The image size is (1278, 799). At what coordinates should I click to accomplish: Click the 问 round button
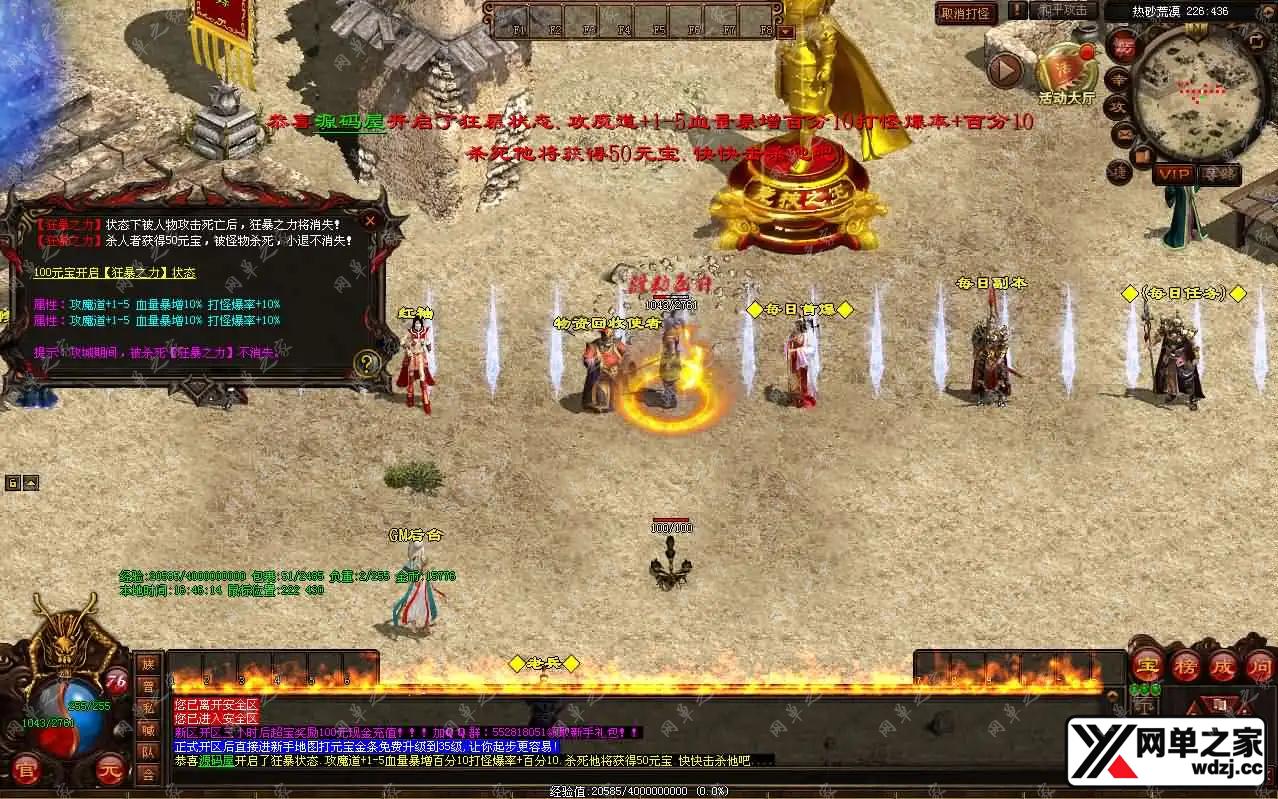[1258, 665]
